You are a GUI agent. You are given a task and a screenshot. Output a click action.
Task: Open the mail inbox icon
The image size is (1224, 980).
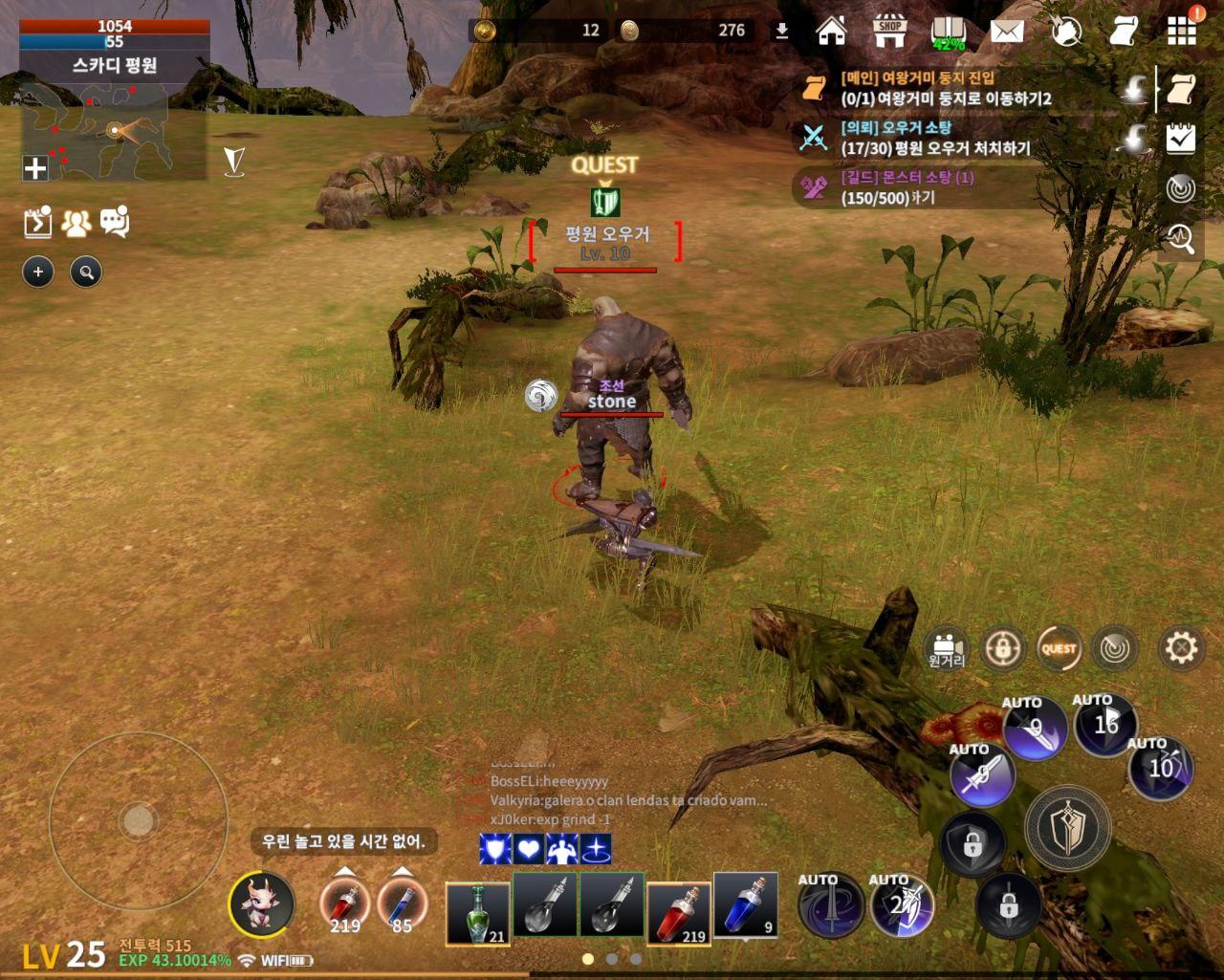click(x=1004, y=30)
